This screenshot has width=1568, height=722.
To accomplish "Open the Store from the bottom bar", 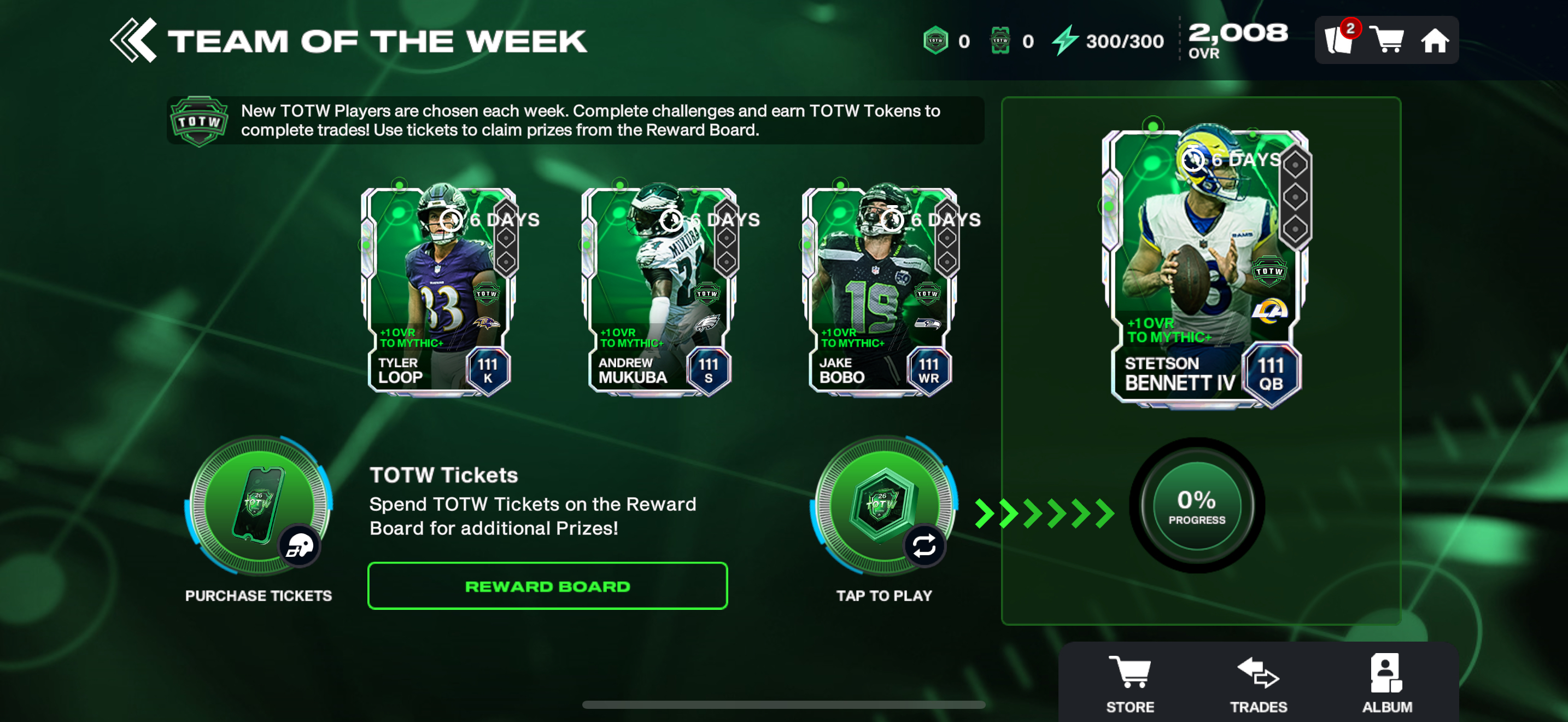I will 1130,683.
